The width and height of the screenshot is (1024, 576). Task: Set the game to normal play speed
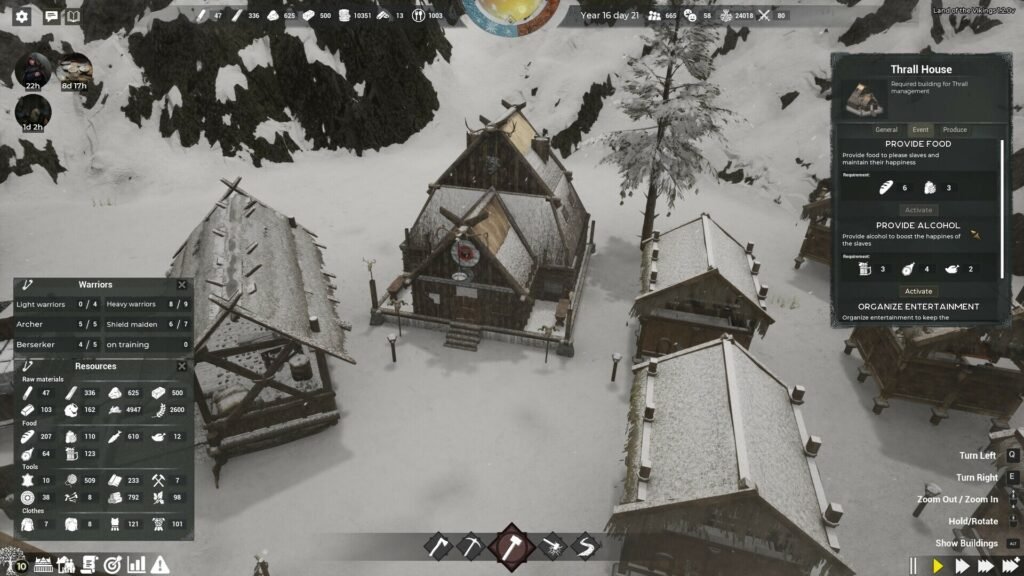938,566
